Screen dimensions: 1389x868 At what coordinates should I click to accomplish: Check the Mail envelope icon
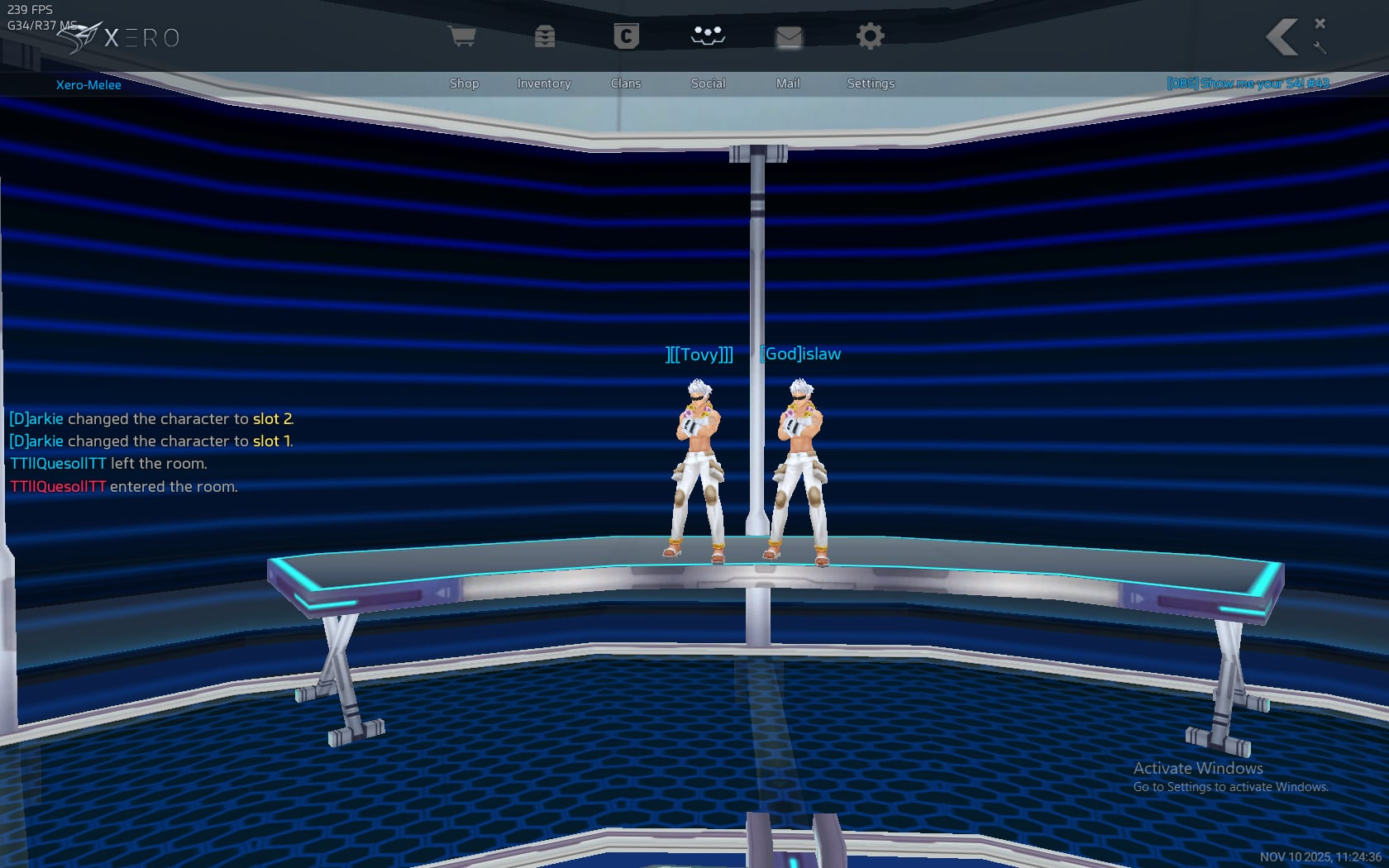(x=788, y=36)
